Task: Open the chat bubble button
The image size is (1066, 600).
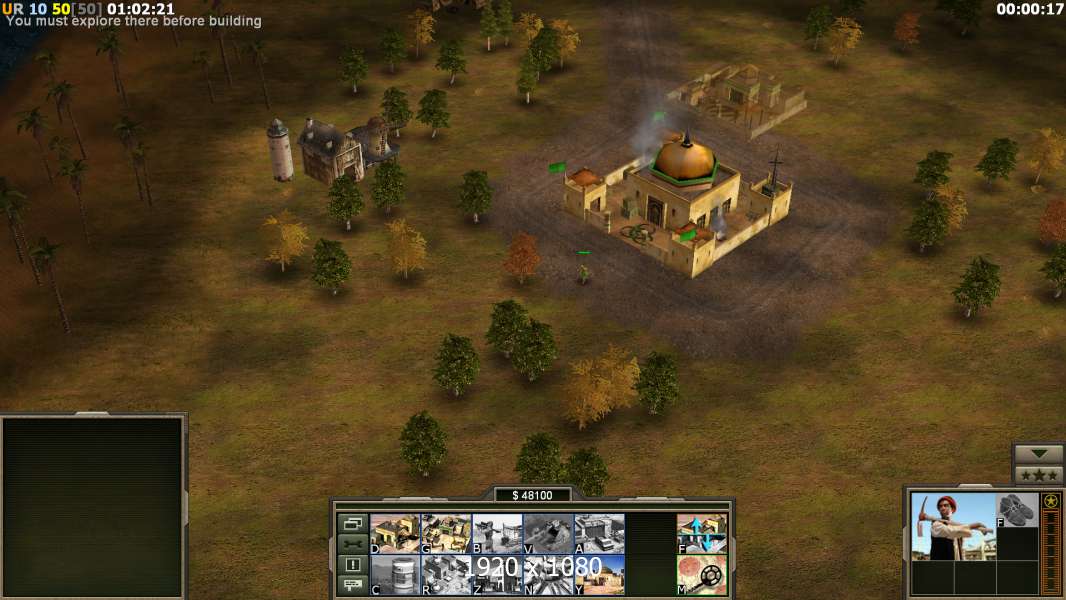Action: (x=352, y=586)
